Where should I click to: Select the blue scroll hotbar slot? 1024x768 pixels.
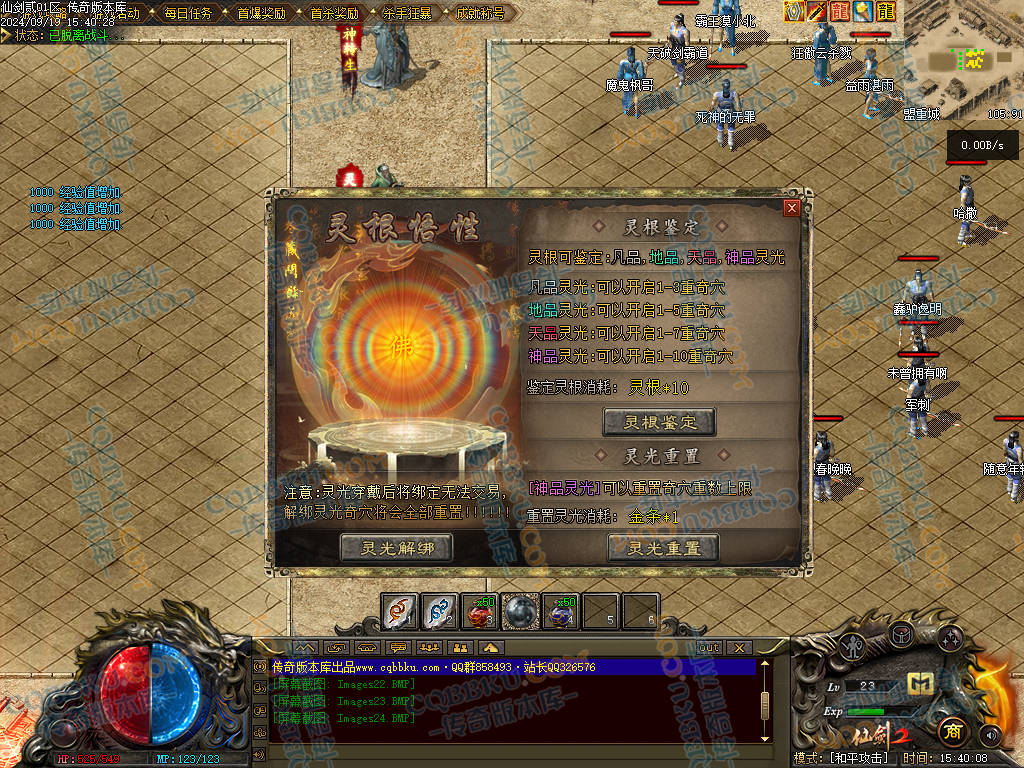pyautogui.click(x=440, y=611)
